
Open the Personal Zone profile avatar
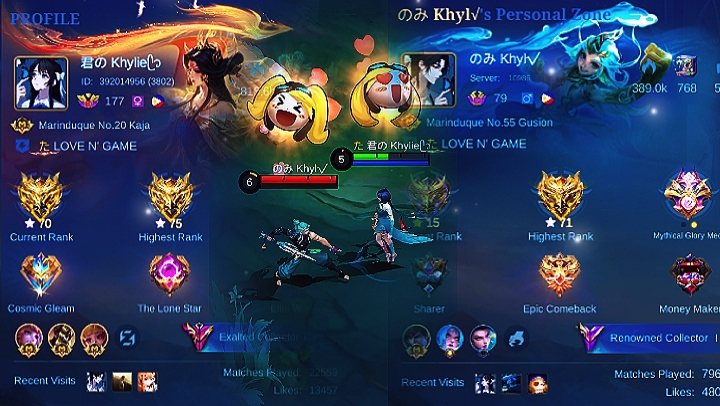click(429, 80)
